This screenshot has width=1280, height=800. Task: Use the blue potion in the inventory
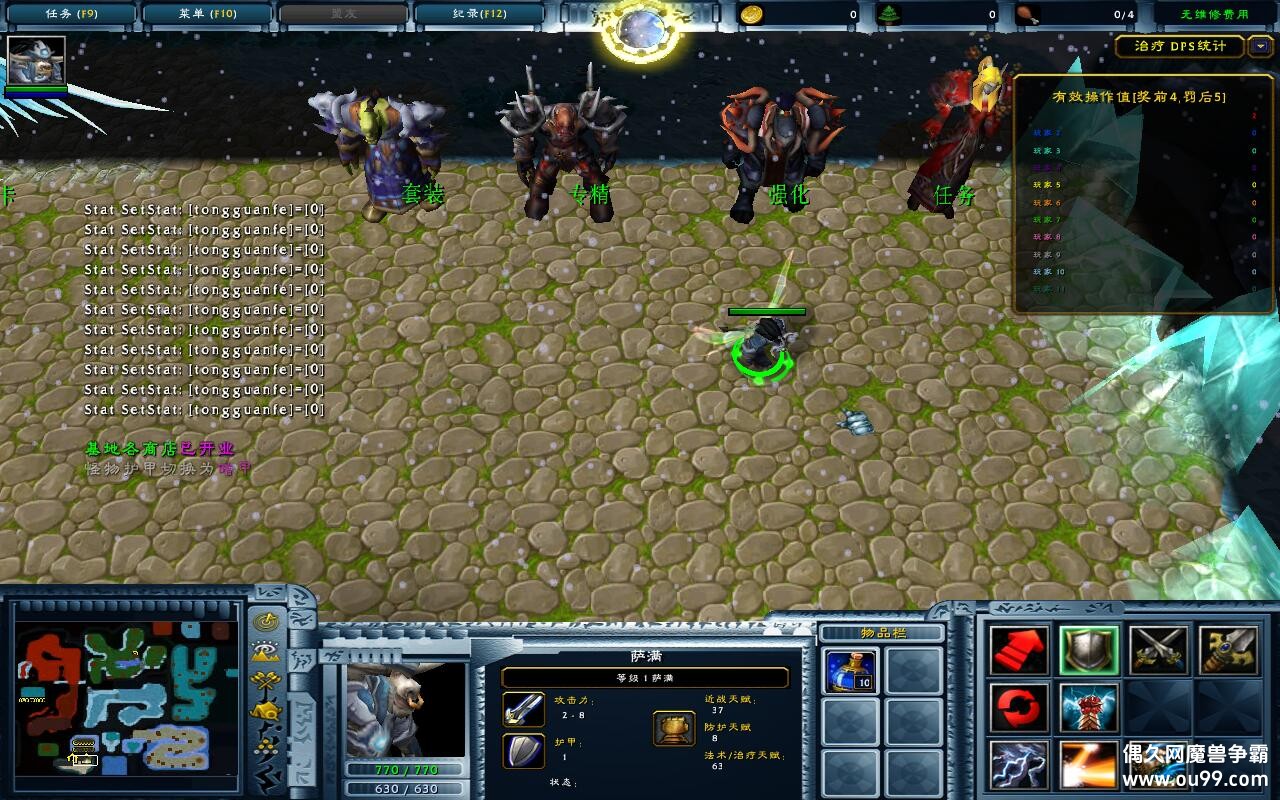tap(850, 670)
